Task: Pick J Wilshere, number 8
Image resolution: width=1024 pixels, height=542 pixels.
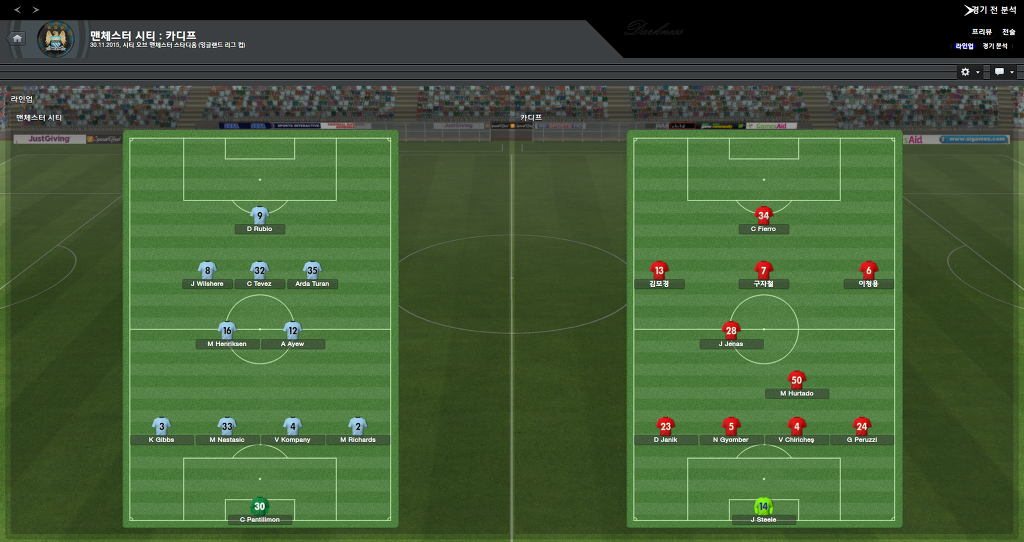Action: tap(207, 271)
